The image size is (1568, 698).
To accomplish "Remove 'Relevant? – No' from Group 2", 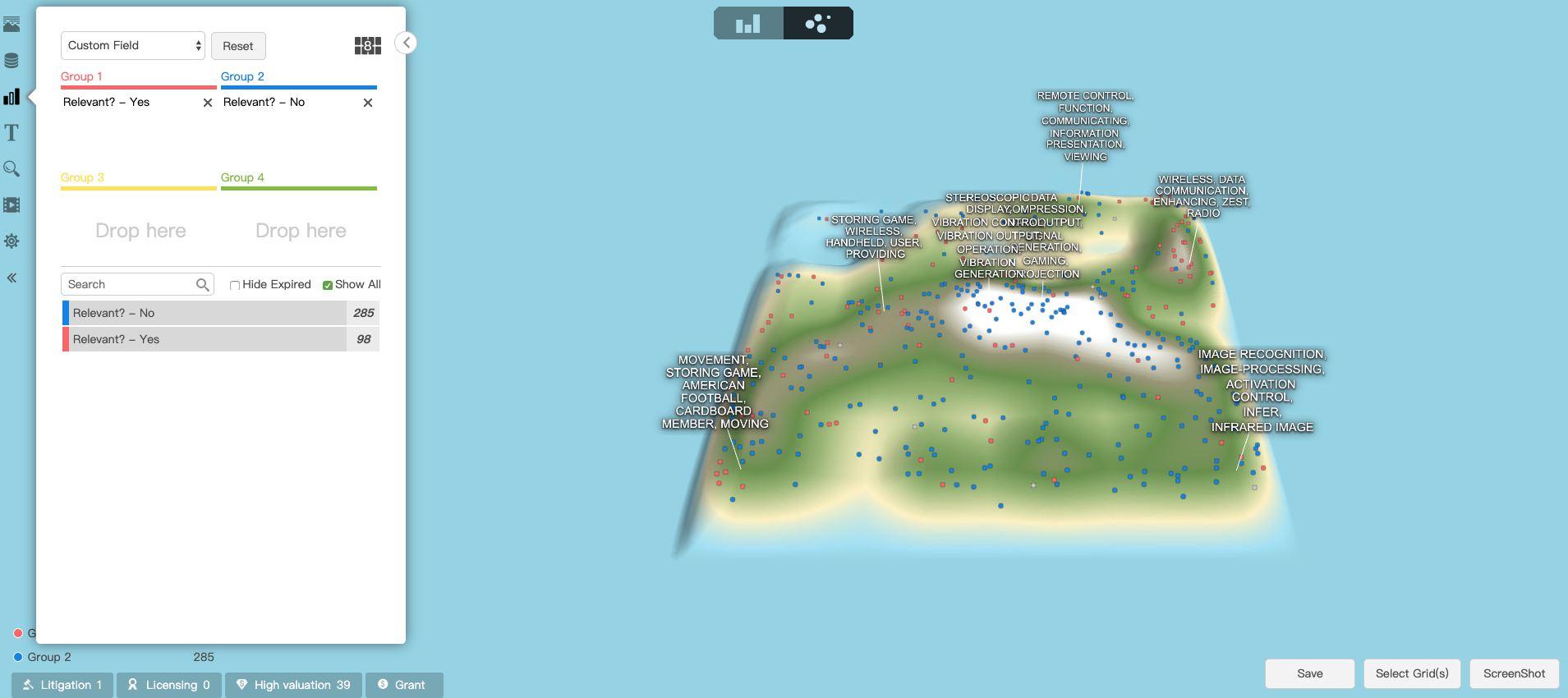I will click(368, 103).
